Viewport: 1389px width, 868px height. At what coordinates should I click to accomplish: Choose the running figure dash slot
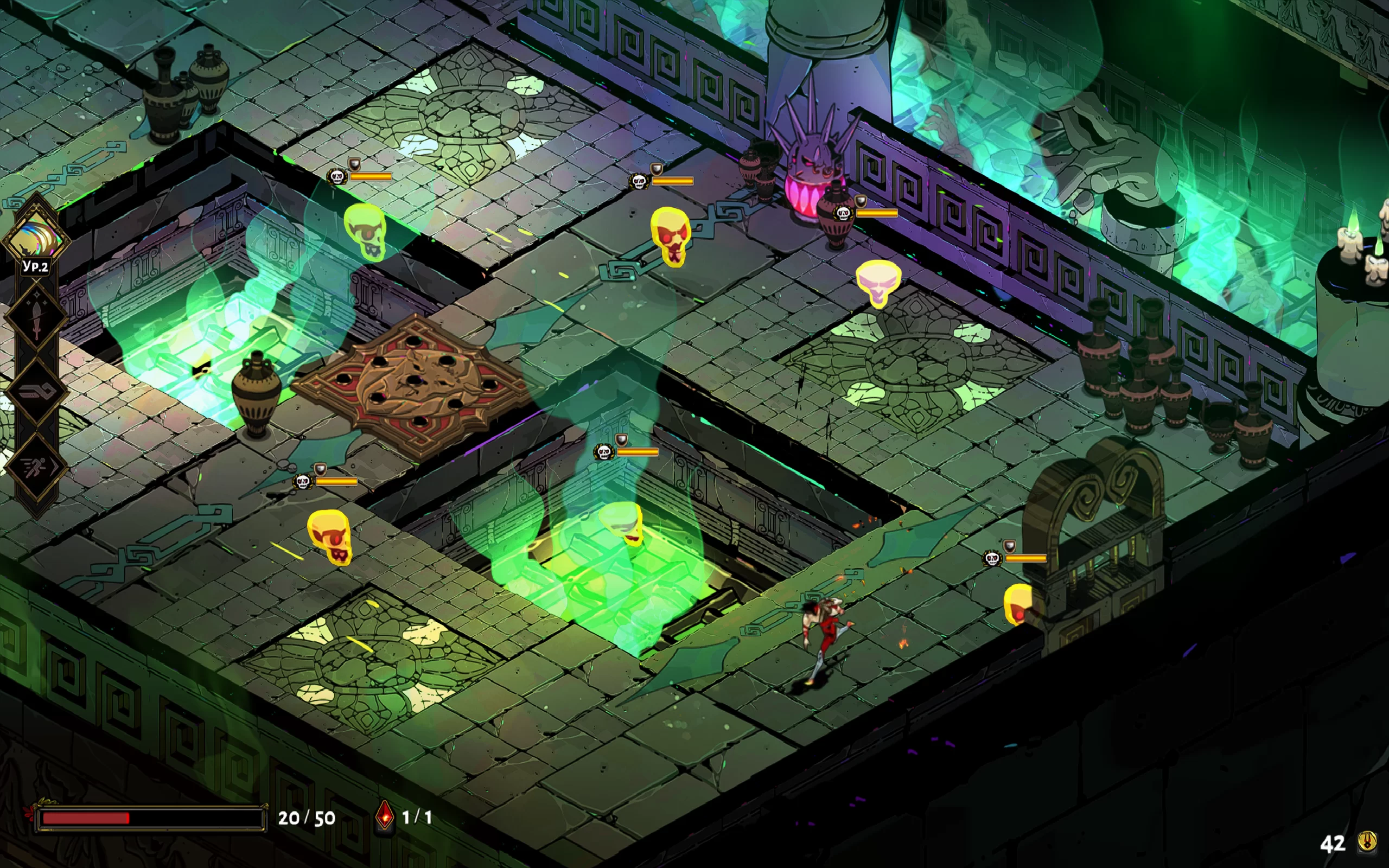click(36, 466)
